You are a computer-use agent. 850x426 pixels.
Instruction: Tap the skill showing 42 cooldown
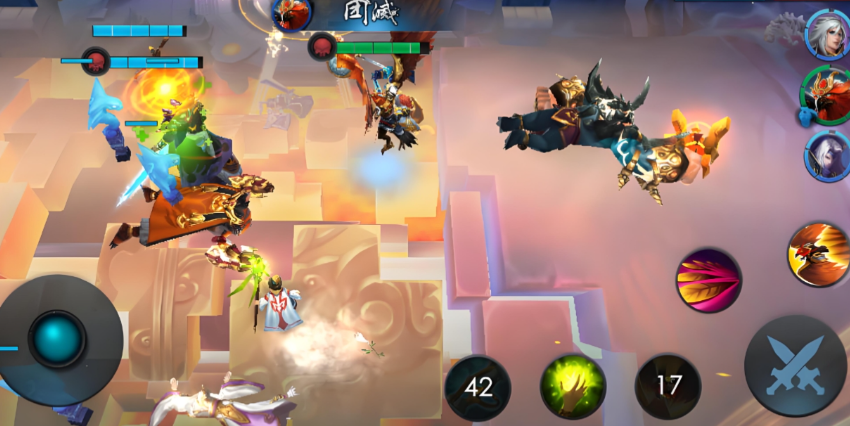(478, 387)
